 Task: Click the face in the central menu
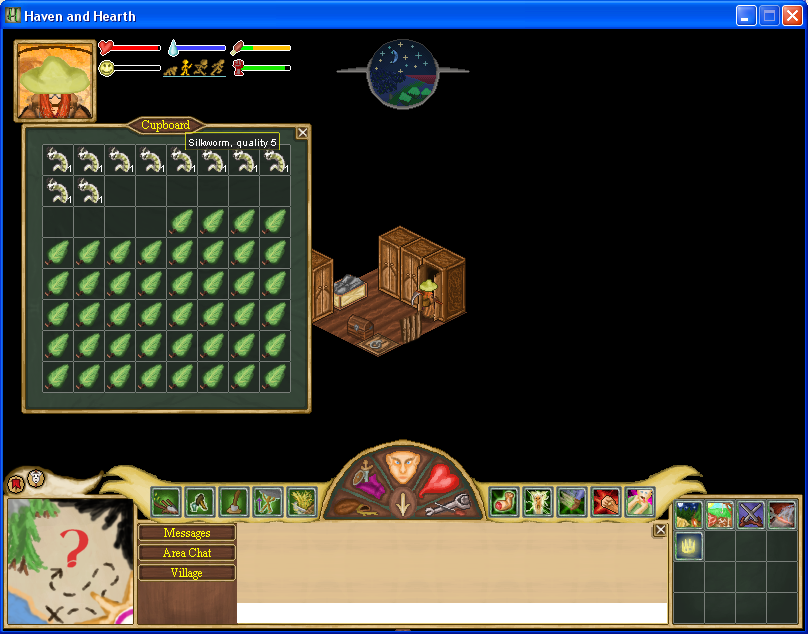[402, 467]
